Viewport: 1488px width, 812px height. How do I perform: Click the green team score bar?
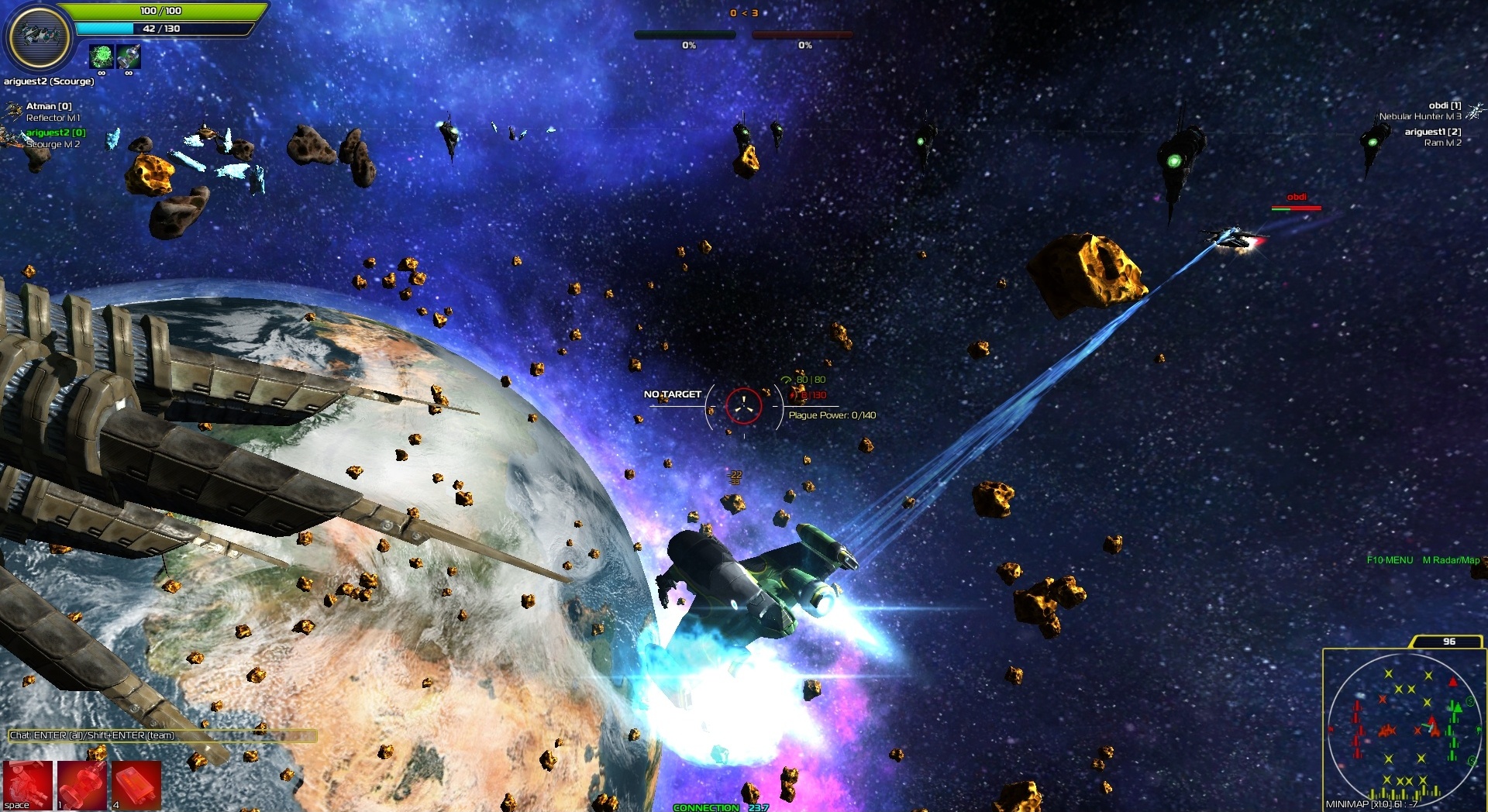pos(686,33)
